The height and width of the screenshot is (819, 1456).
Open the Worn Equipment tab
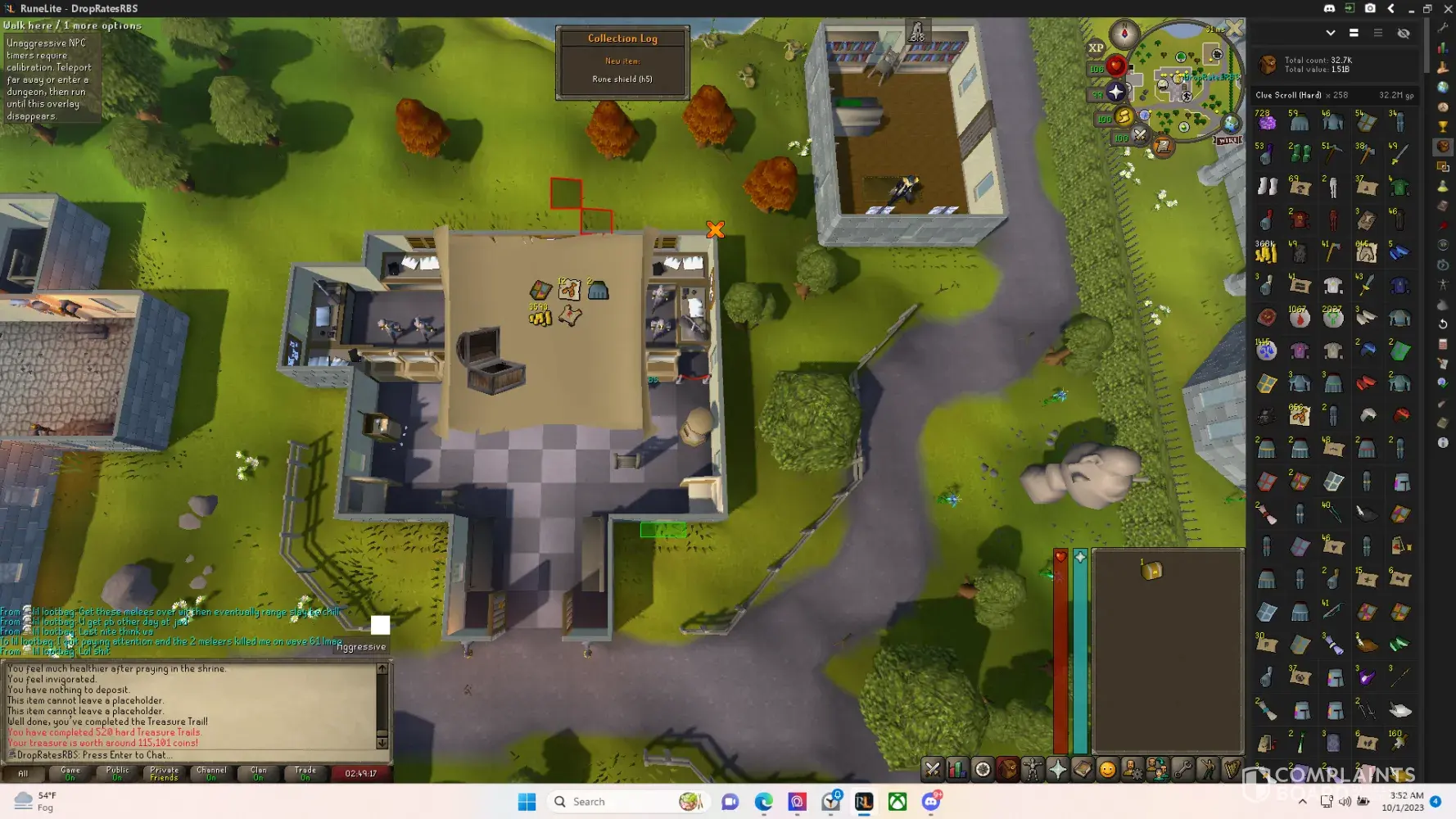pos(1033,769)
